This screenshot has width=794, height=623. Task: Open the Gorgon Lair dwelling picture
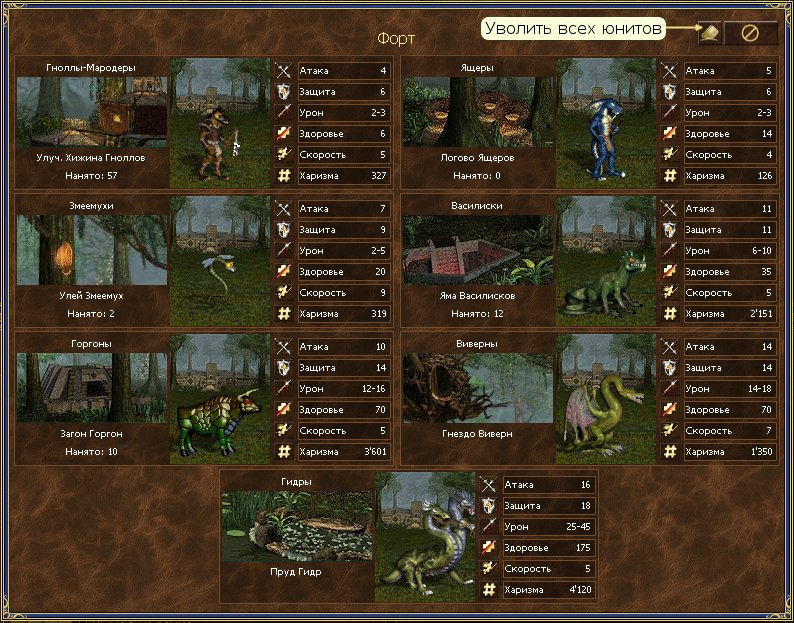(91, 387)
